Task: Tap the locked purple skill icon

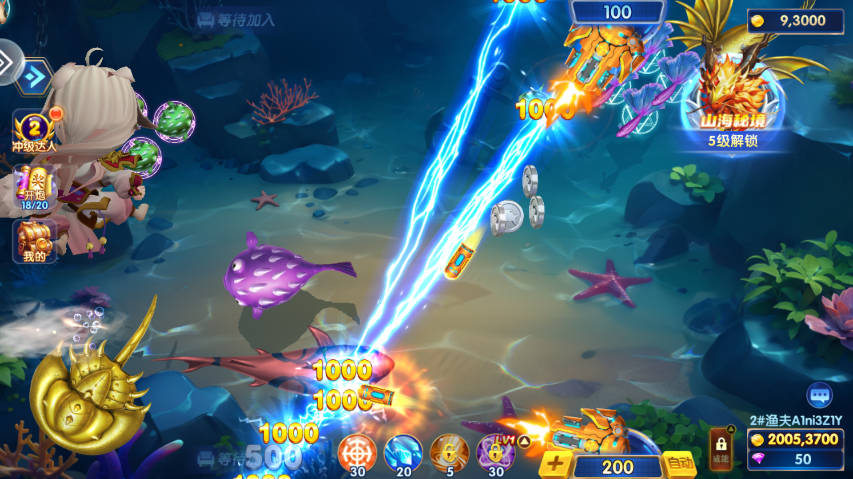Action: click(493, 453)
